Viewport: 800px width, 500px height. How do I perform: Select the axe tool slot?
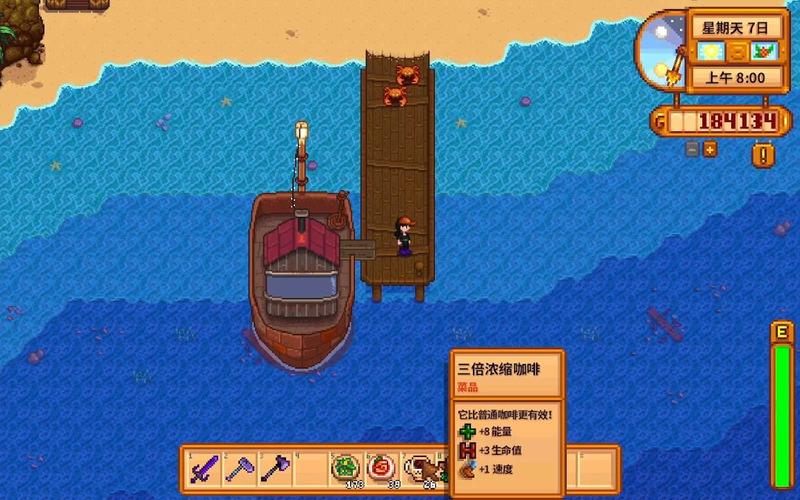tap(275, 468)
